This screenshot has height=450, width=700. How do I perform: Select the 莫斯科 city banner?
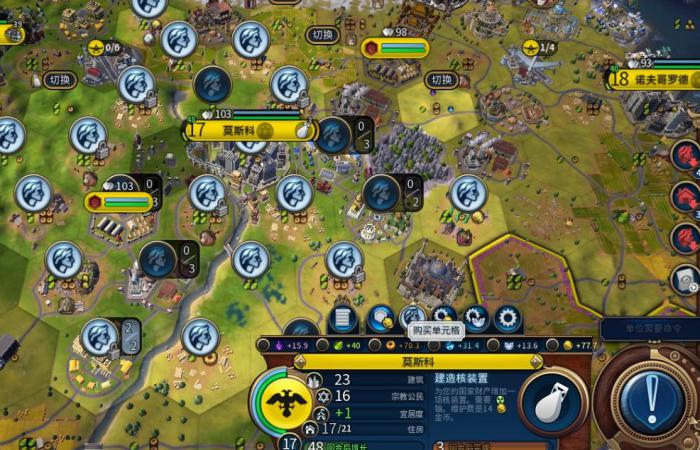pos(240,129)
